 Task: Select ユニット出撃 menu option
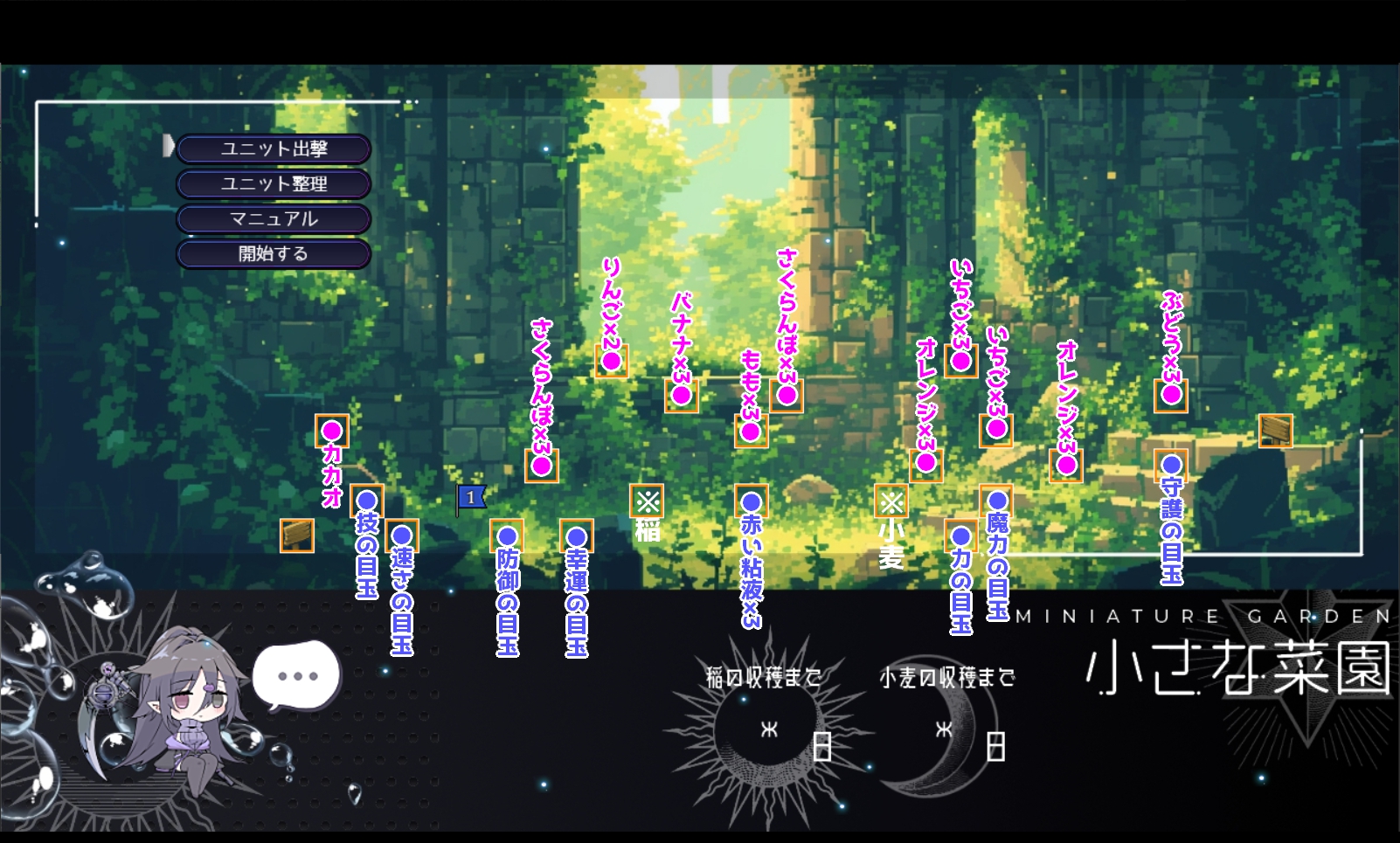coord(274,149)
